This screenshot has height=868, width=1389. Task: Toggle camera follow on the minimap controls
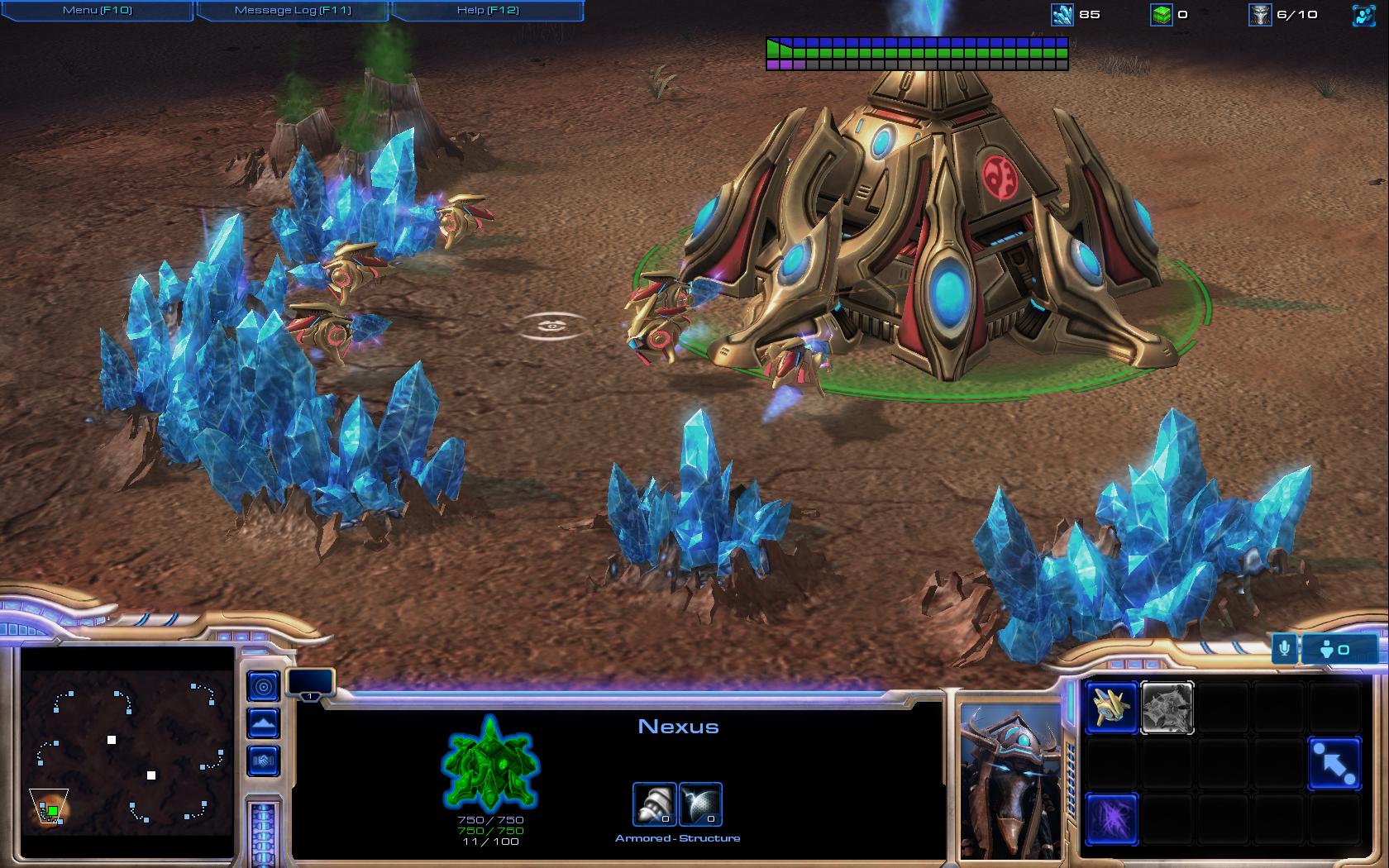[264, 685]
